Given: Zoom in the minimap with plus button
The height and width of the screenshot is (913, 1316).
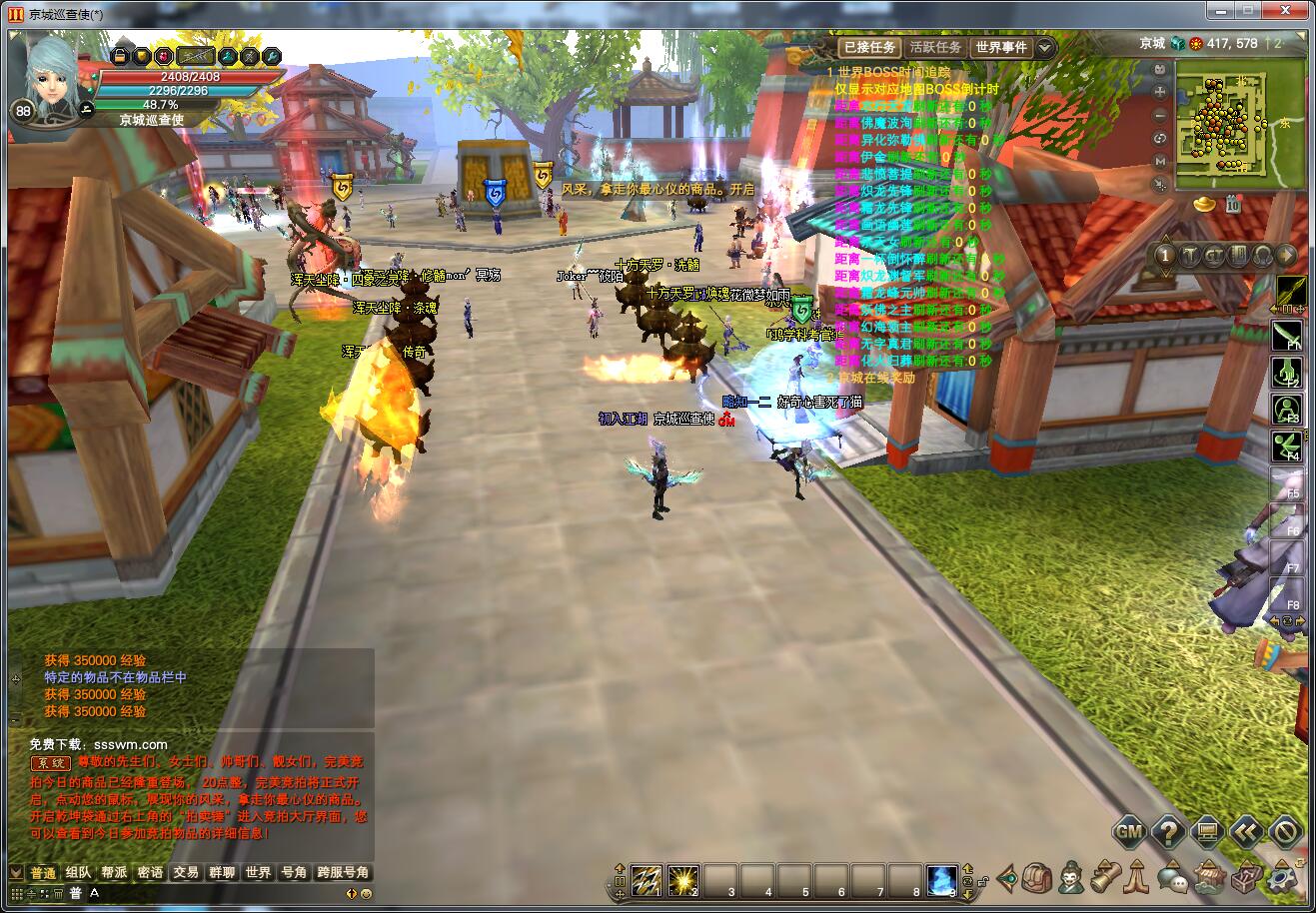Looking at the screenshot, I should 1160,92.
